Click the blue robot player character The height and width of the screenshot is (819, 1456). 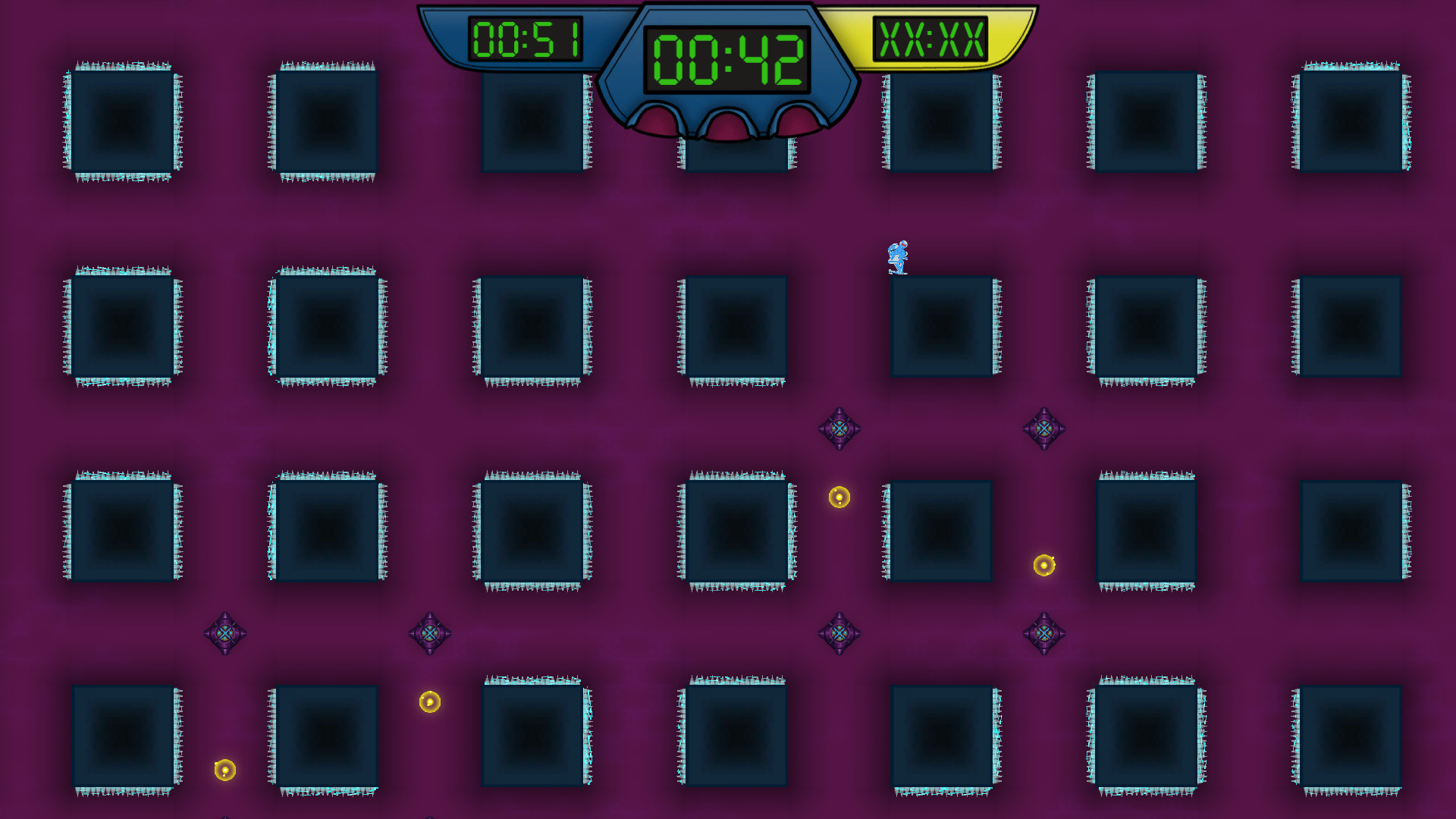pos(897,258)
